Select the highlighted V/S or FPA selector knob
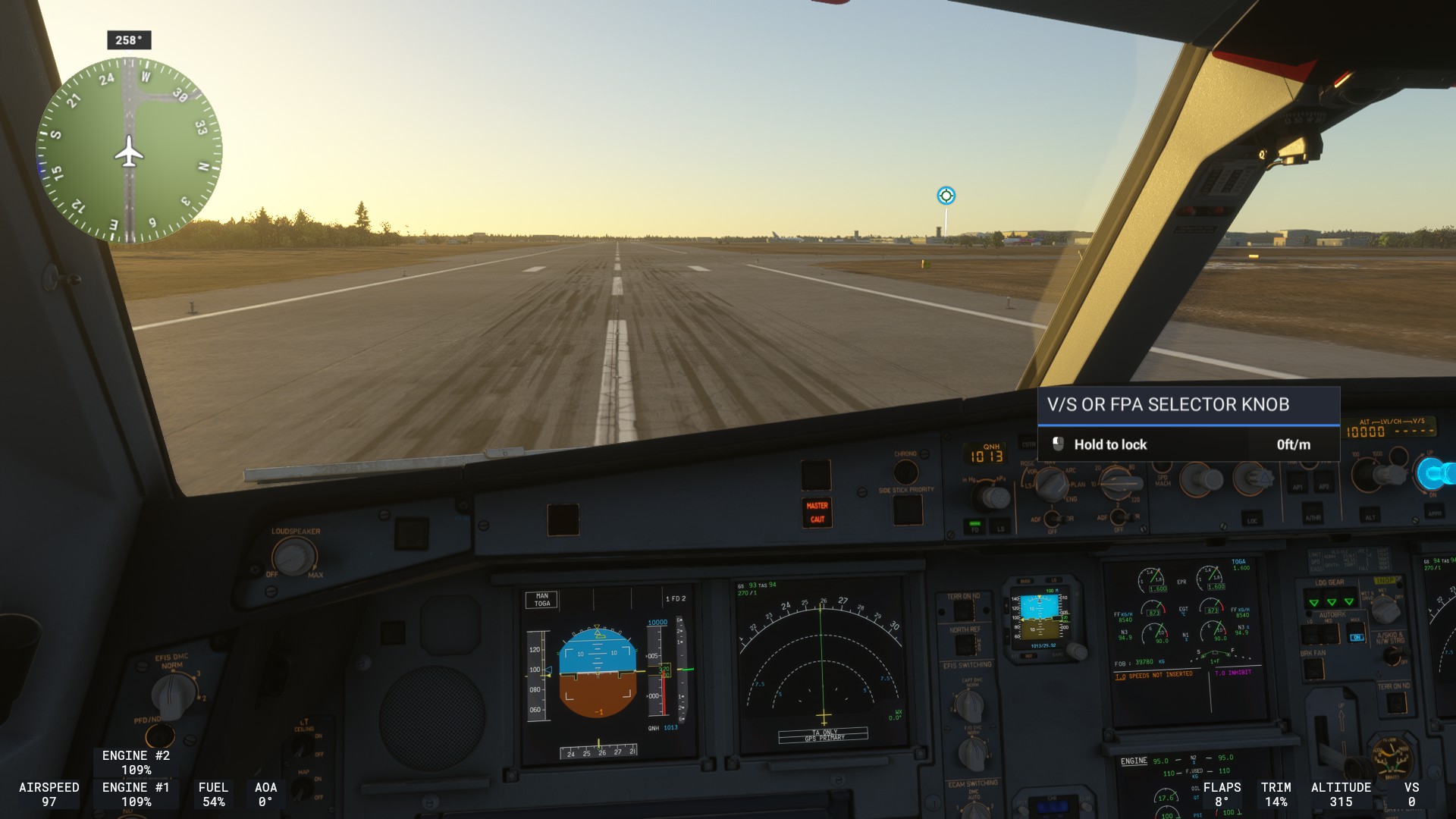The width and height of the screenshot is (1456, 819). pyautogui.click(x=1433, y=474)
